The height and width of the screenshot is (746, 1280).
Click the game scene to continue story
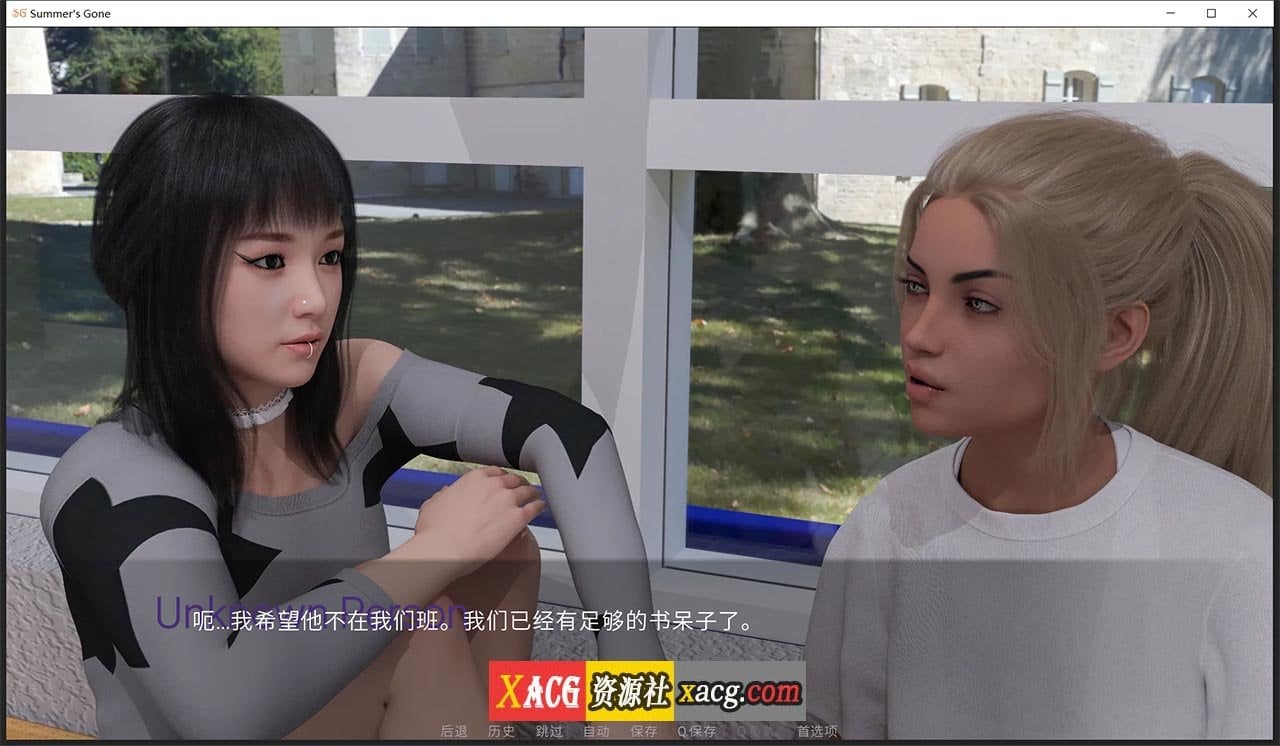tap(640, 350)
